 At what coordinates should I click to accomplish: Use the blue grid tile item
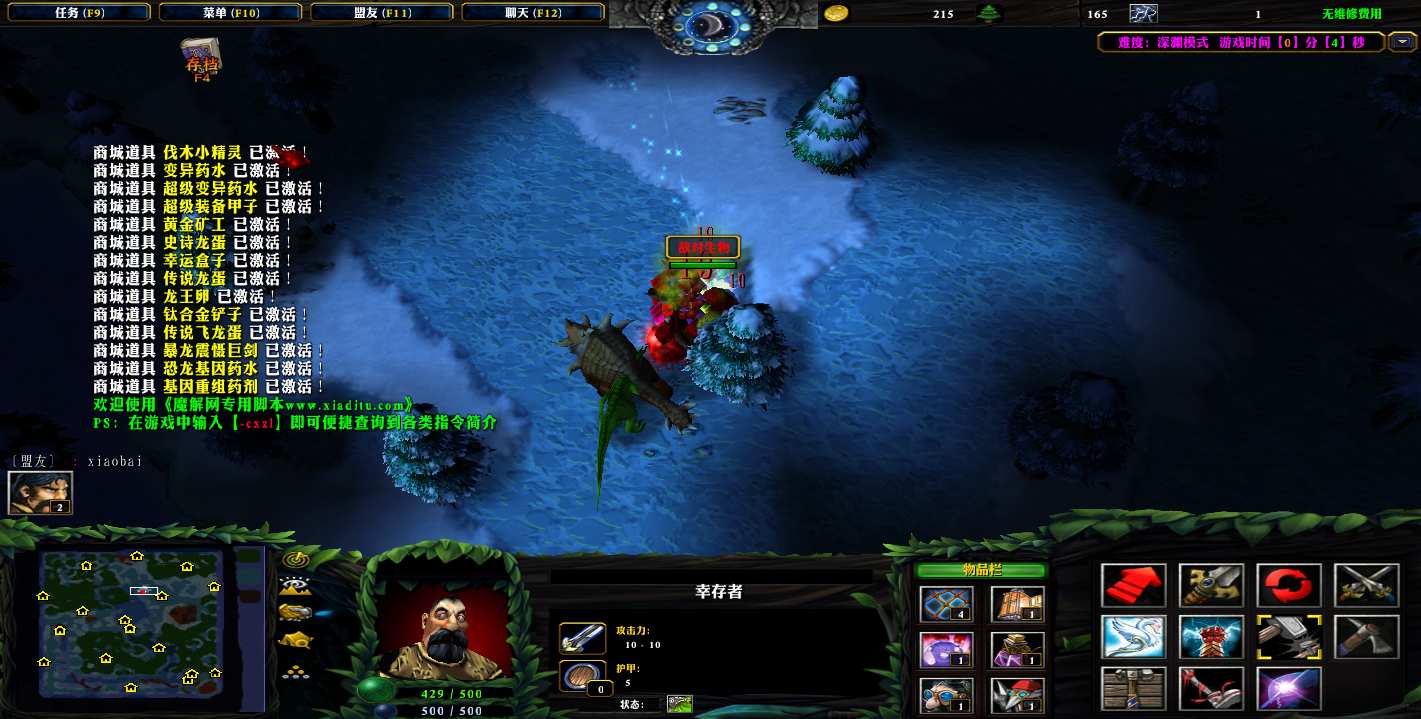pos(945,605)
